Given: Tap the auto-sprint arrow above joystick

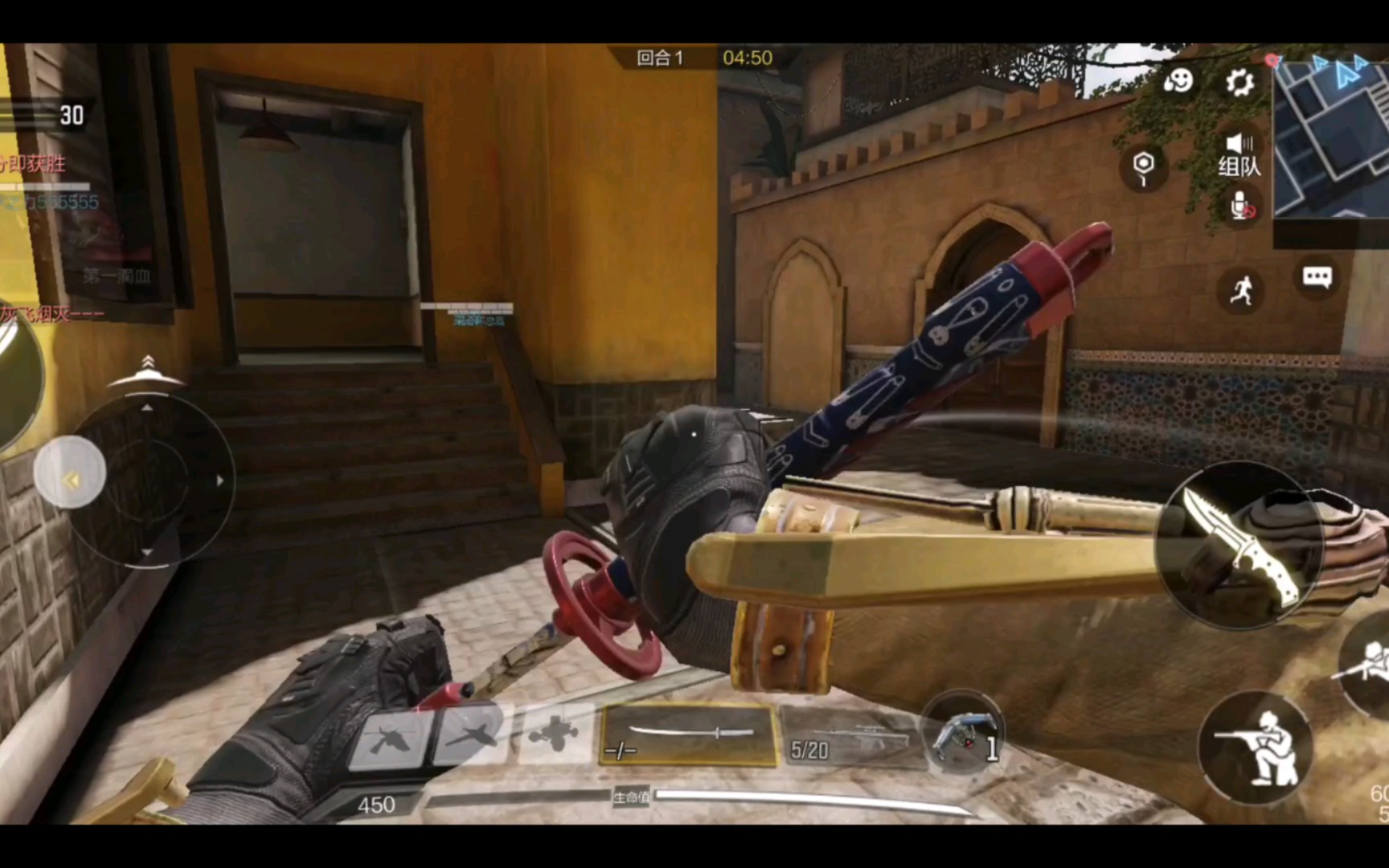Looking at the screenshot, I should tap(147, 366).
